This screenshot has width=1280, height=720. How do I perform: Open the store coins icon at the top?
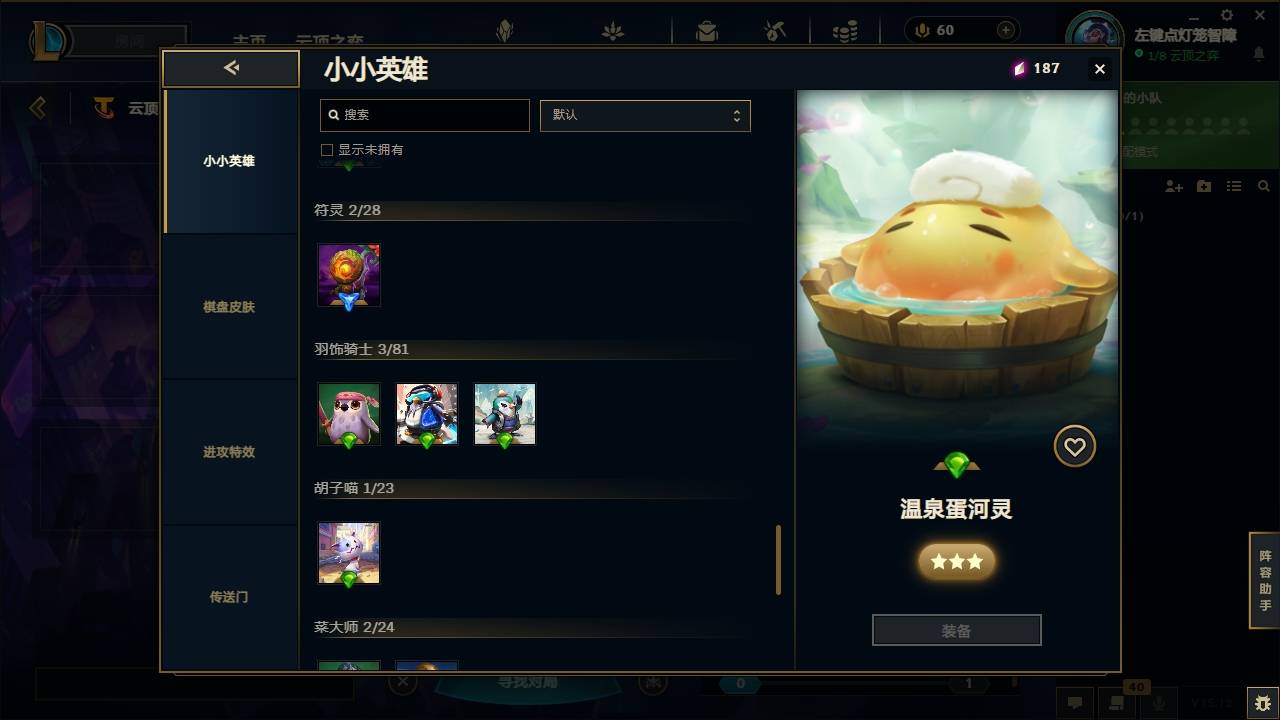tap(843, 30)
